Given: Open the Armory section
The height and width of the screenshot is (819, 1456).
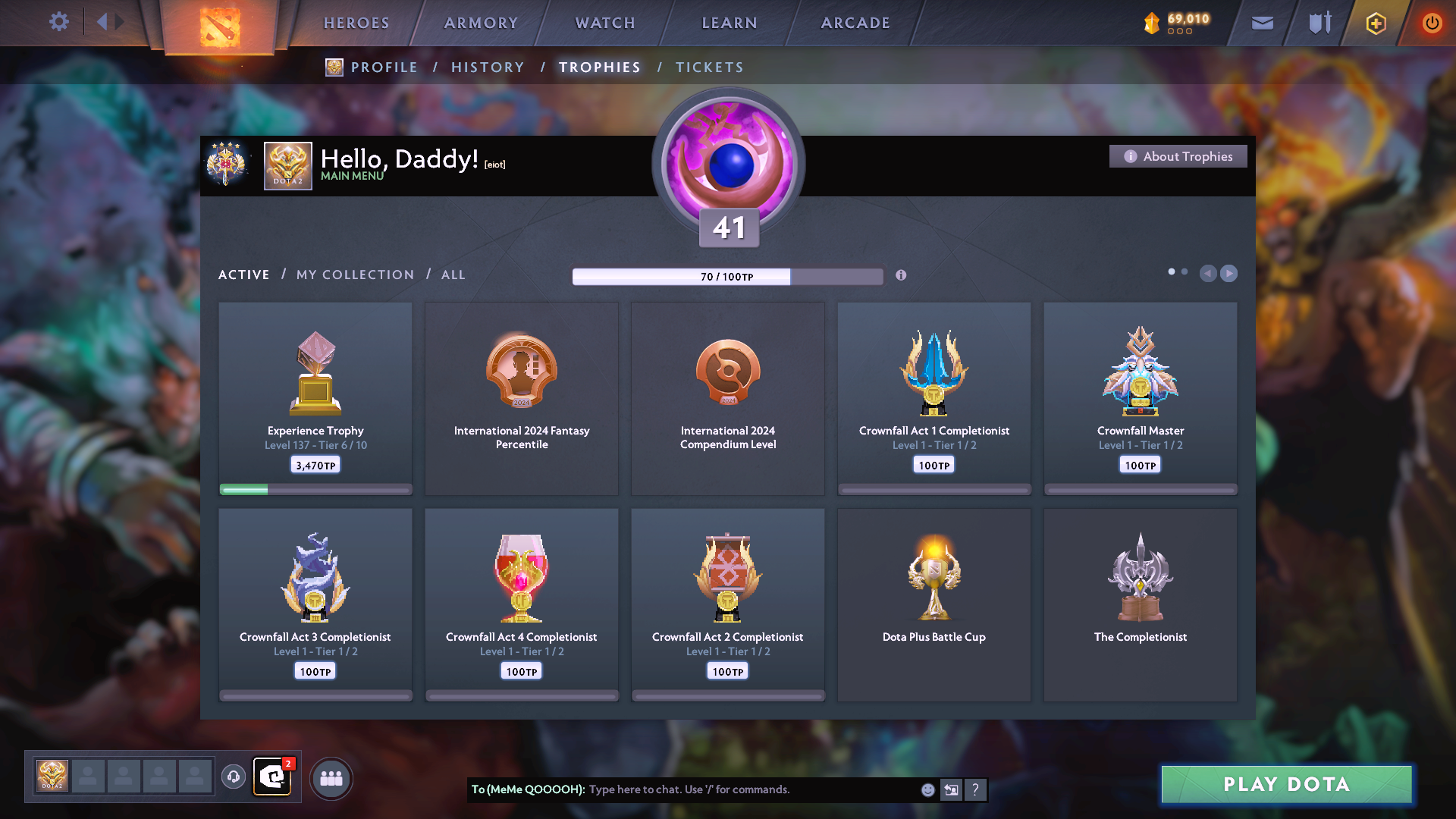Looking at the screenshot, I should coord(481,23).
